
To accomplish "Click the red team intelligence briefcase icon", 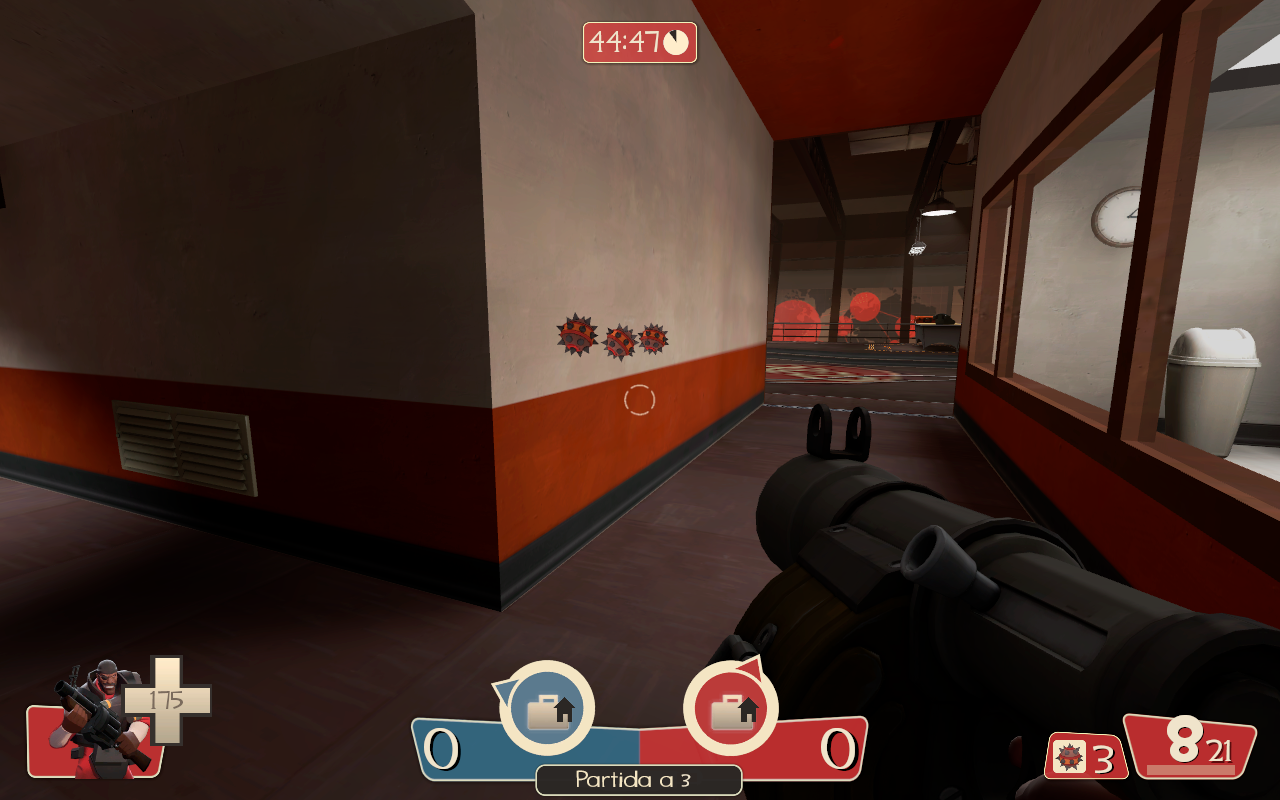I will click(731, 709).
